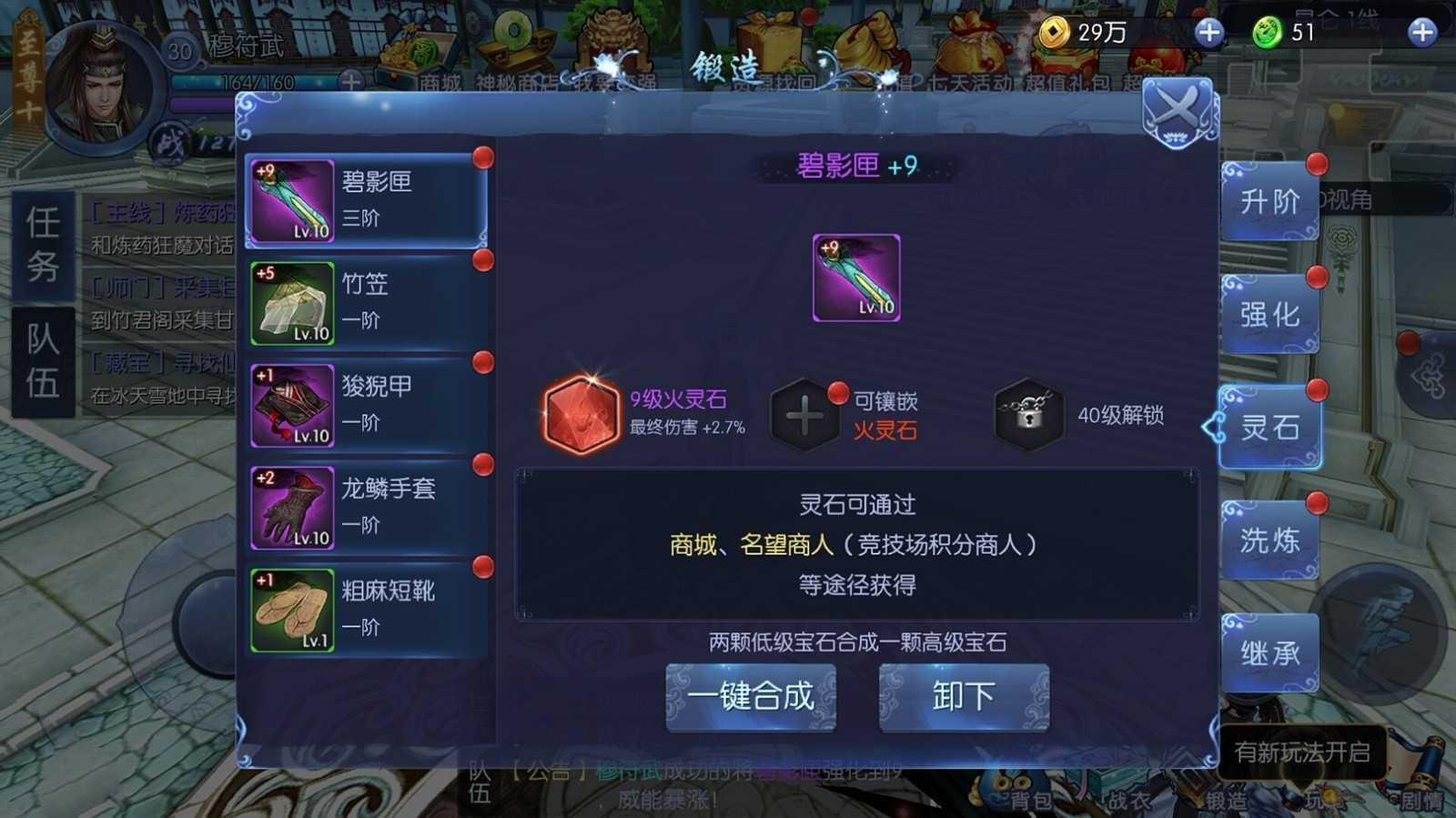Viewport: 1456px width, 818px height.
Task: Select the 粗麻短靴 equipment entry
Action: pyautogui.click(x=364, y=610)
